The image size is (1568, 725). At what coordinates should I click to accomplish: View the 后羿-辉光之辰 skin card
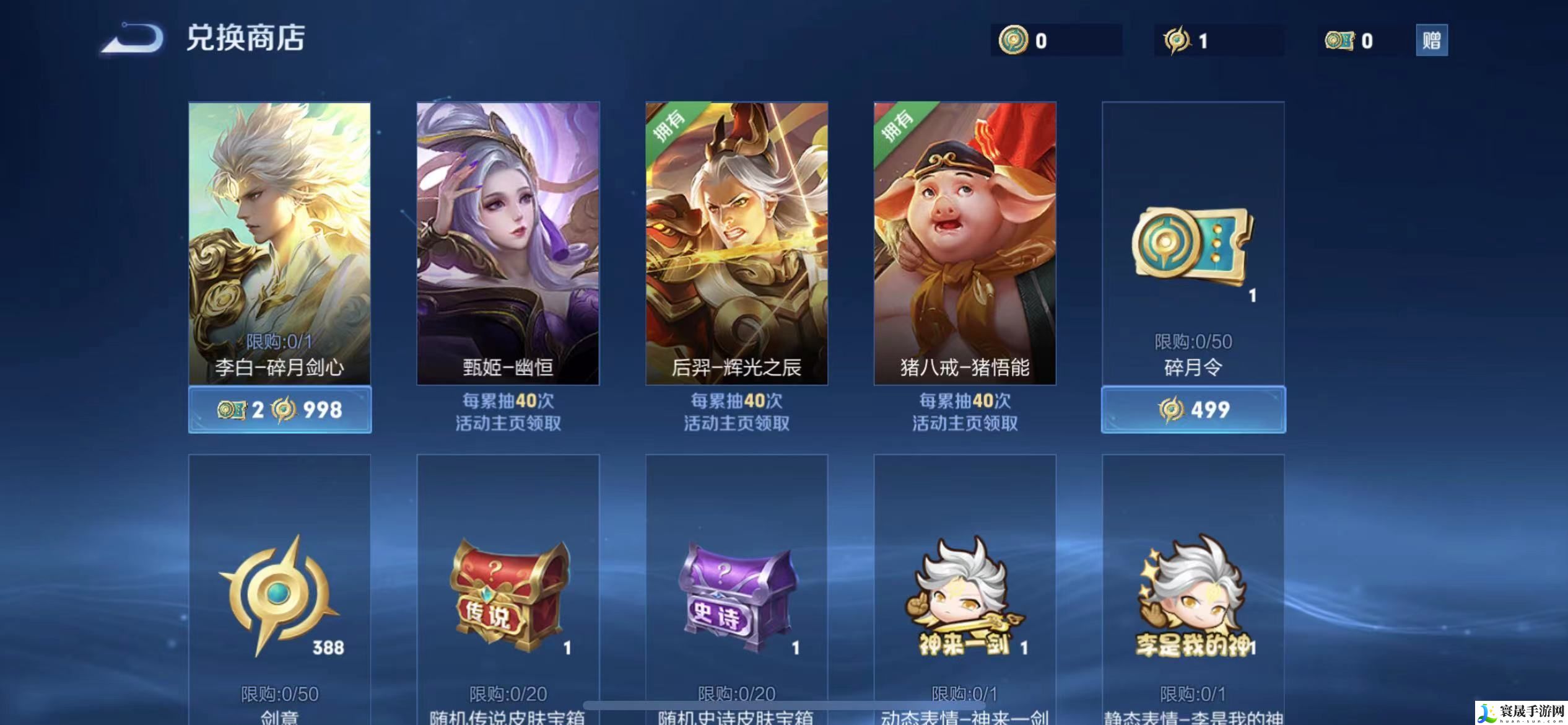736,243
